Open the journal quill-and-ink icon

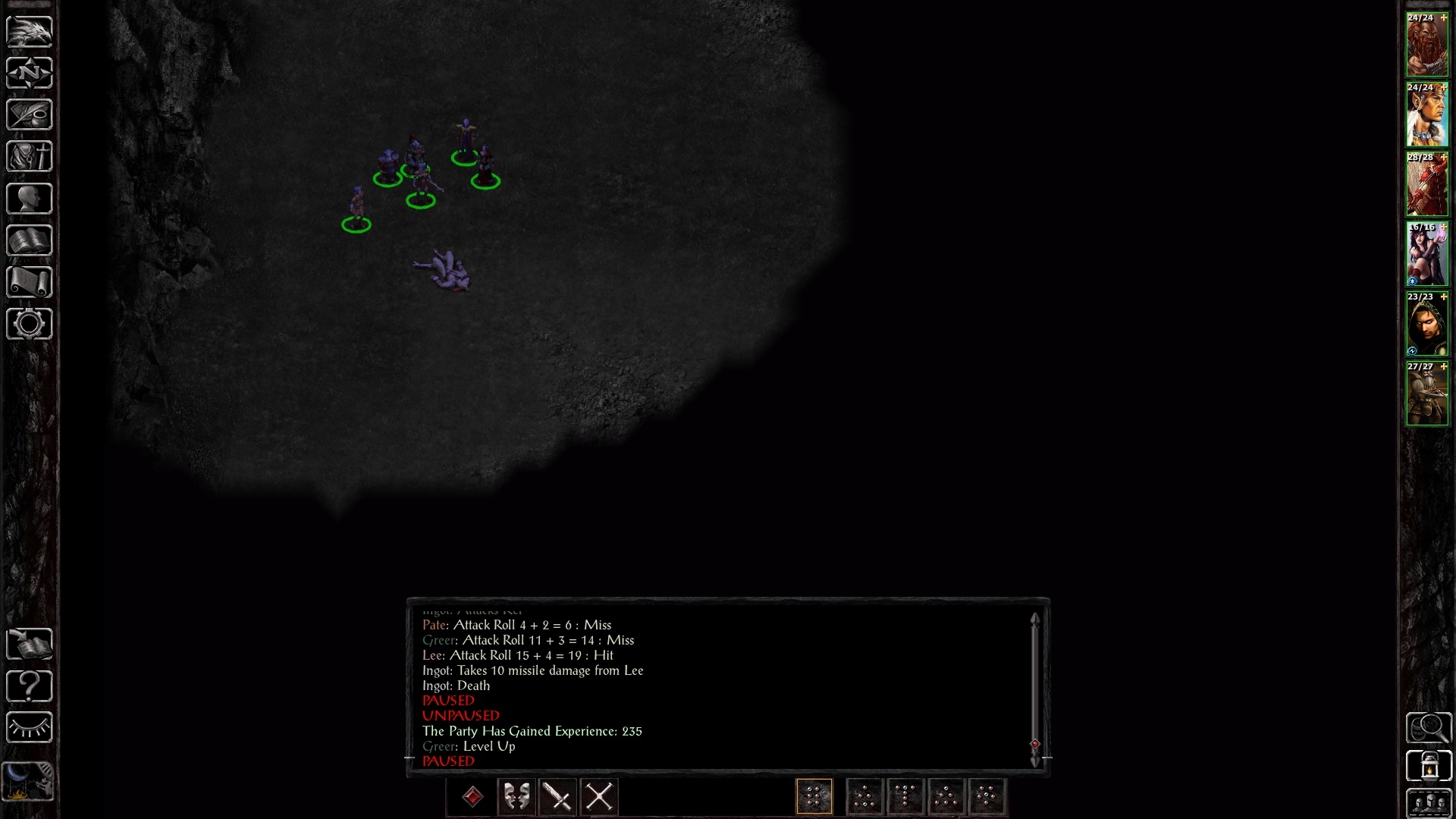(30, 115)
